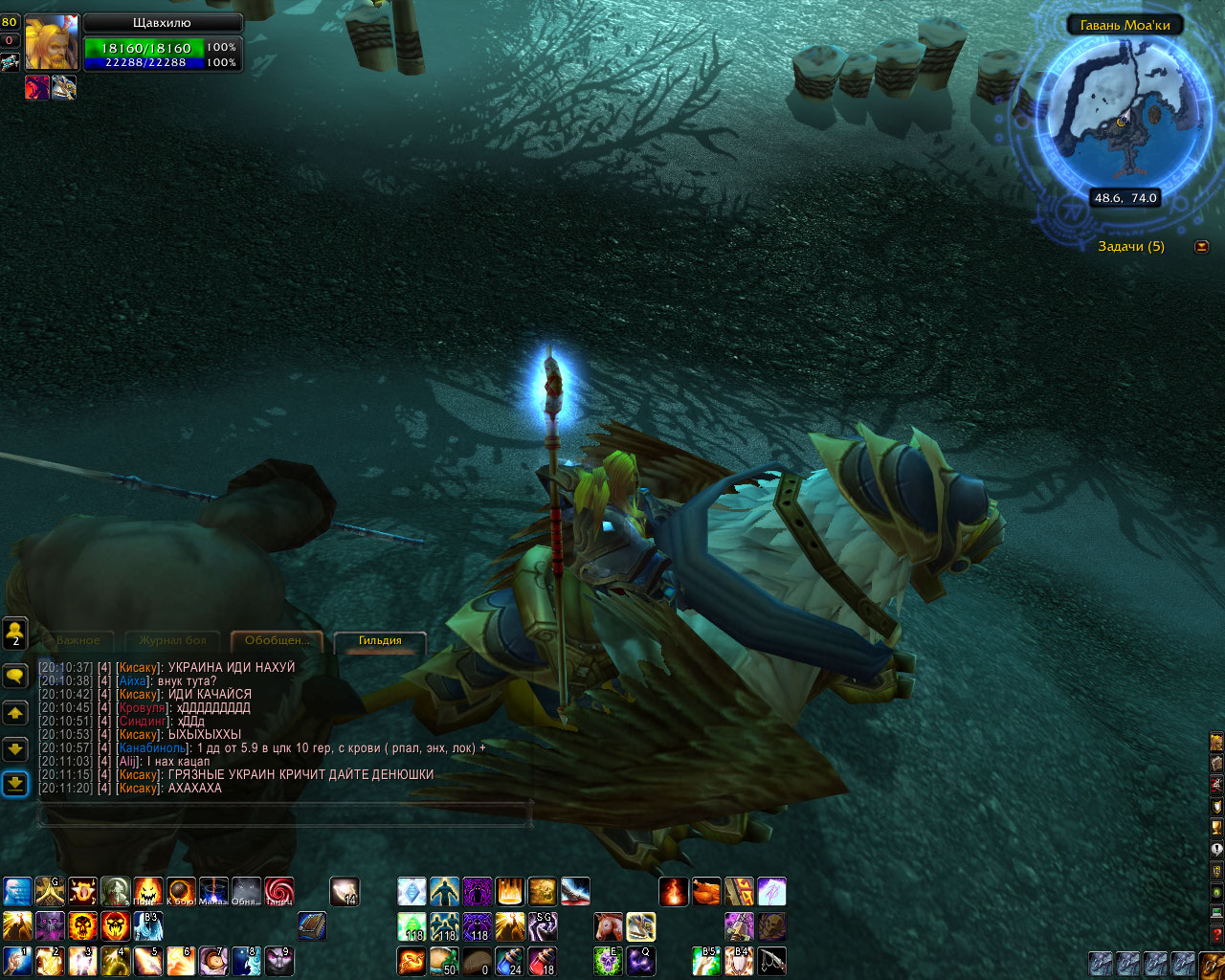The width and height of the screenshot is (1225, 980).
Task: Switch to the Гильдия chat tab
Action: point(380,641)
